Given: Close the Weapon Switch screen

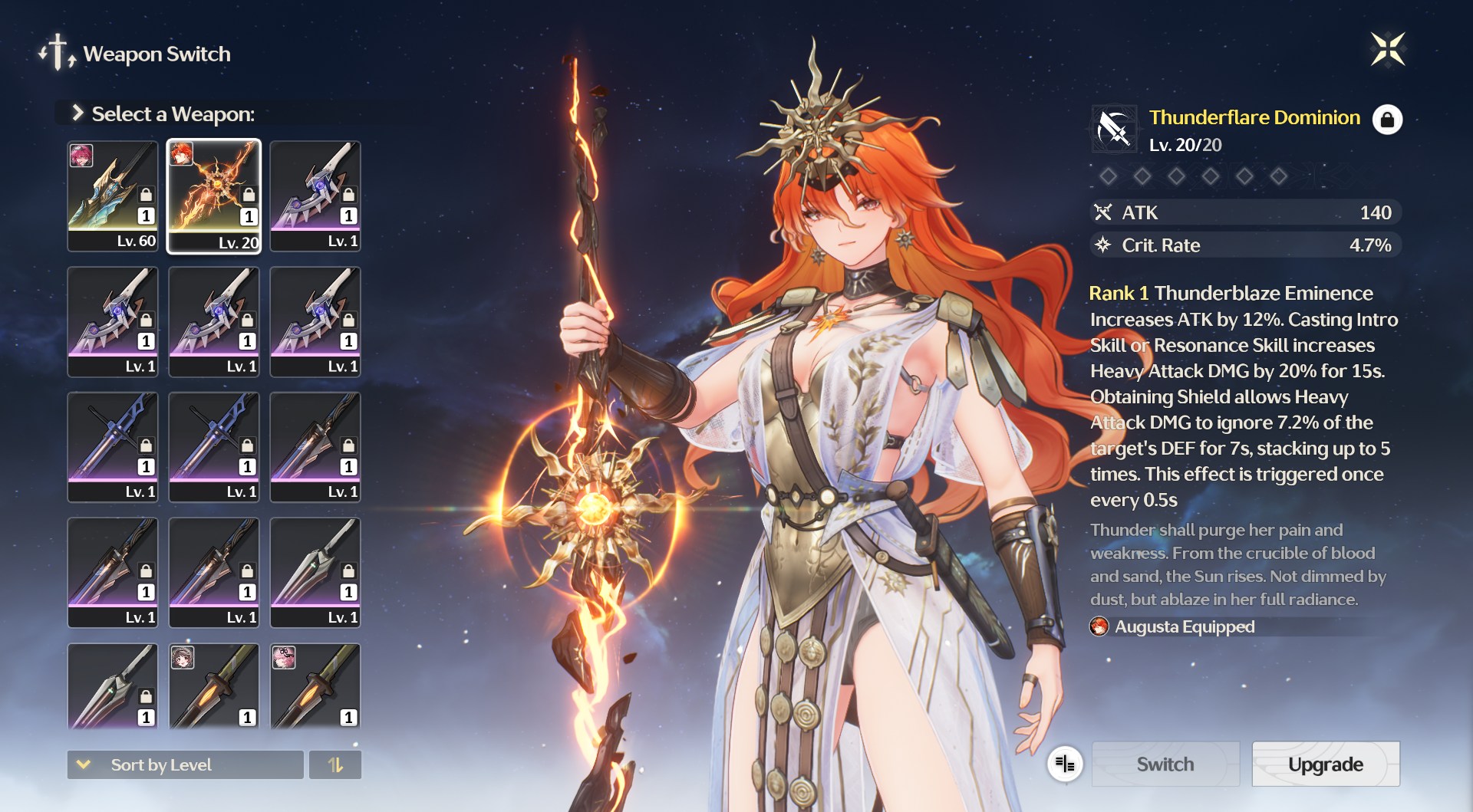Looking at the screenshot, I should tap(1387, 50).
